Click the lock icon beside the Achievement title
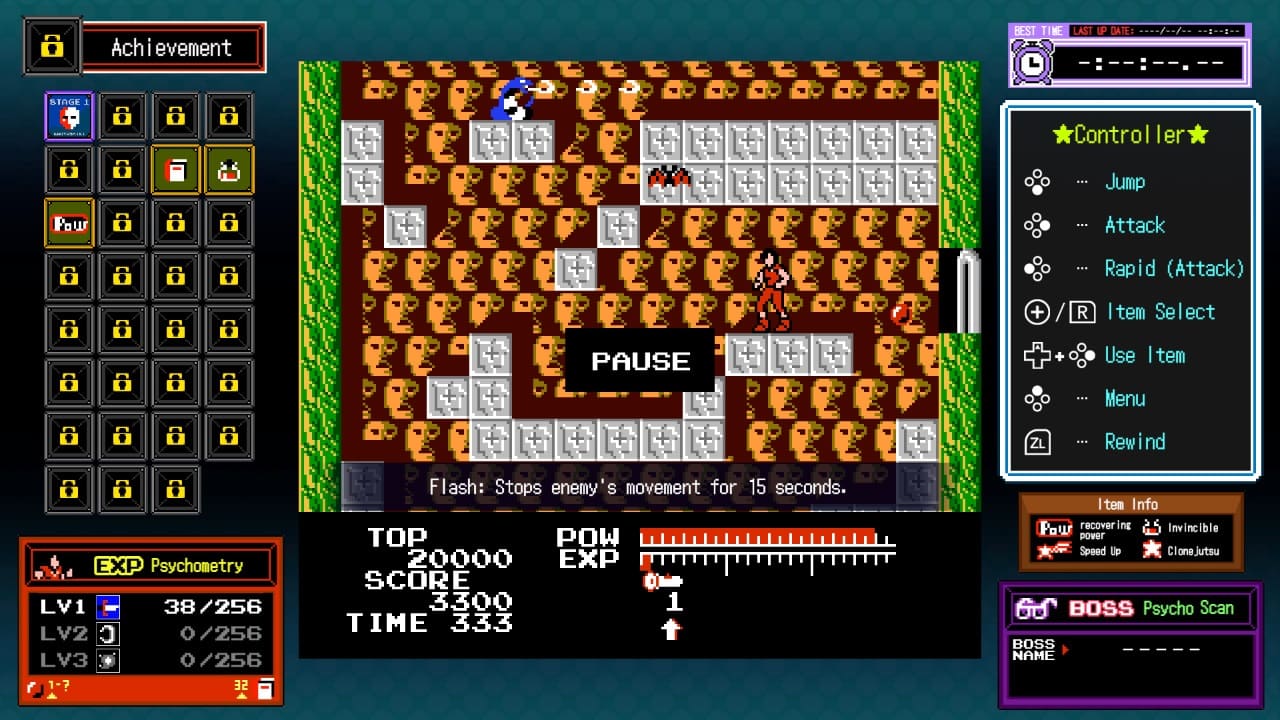1280x720 pixels. tap(52, 45)
